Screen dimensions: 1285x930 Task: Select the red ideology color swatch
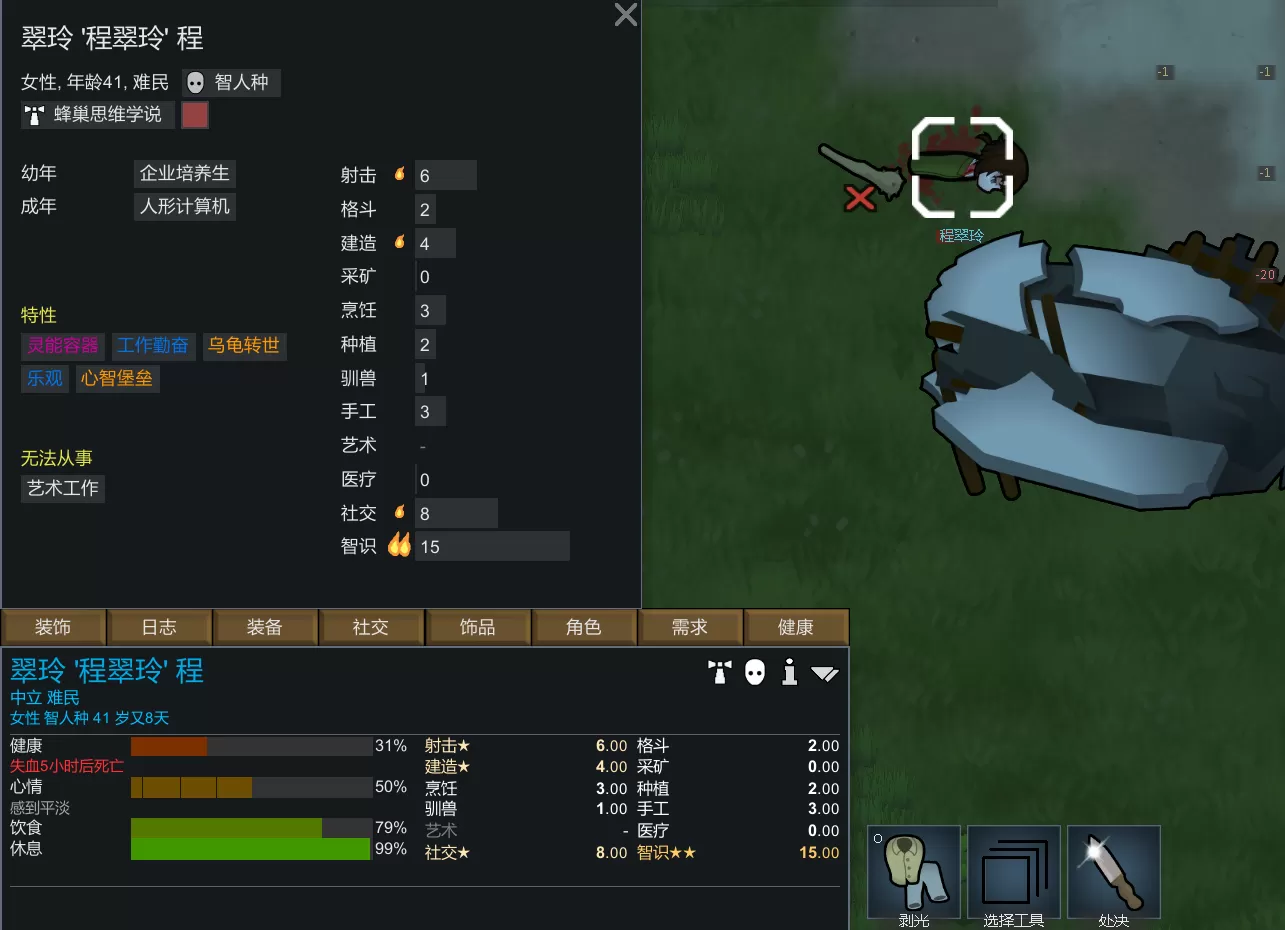[x=195, y=115]
